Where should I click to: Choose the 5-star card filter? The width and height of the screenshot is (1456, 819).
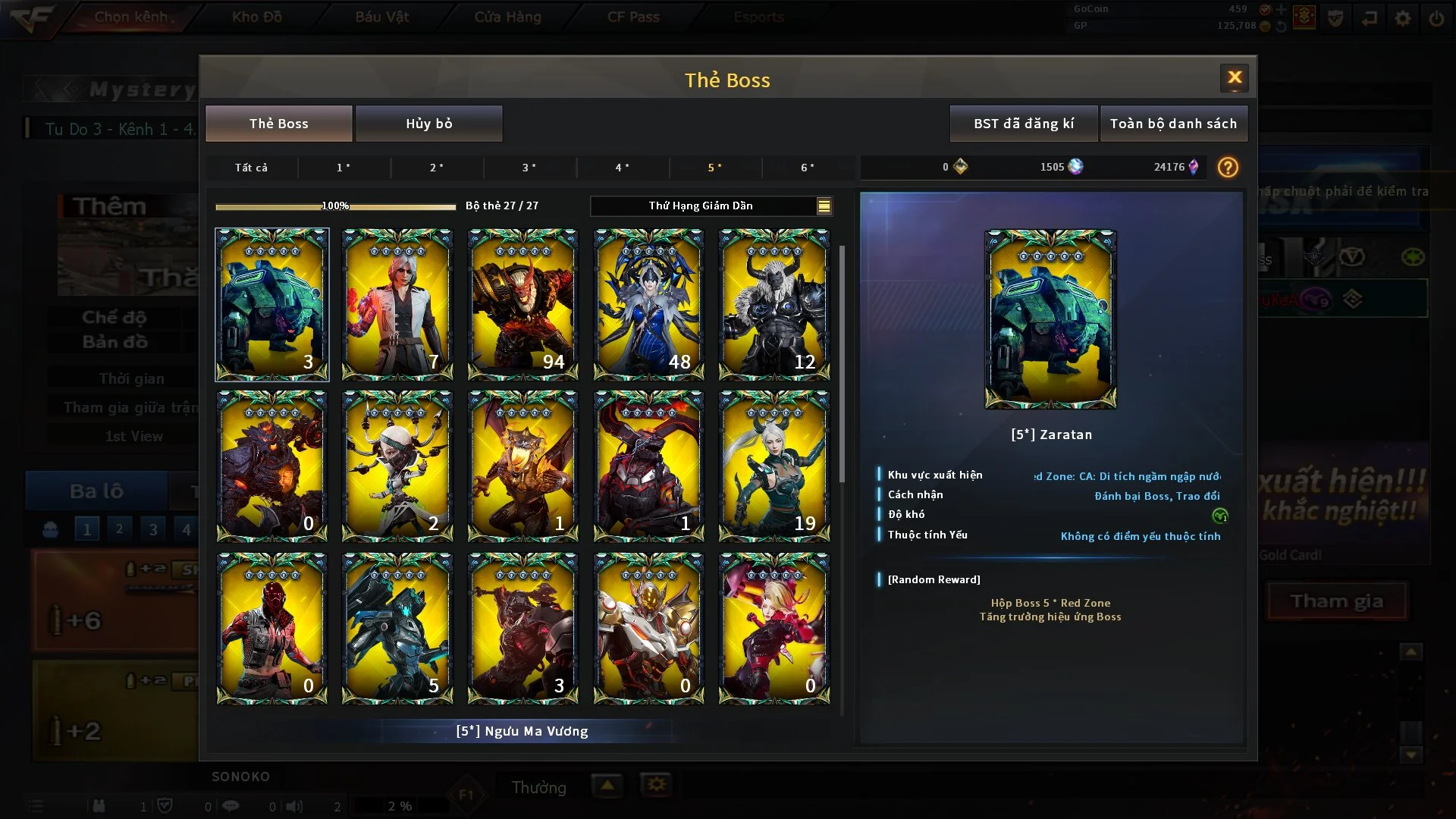(x=714, y=168)
